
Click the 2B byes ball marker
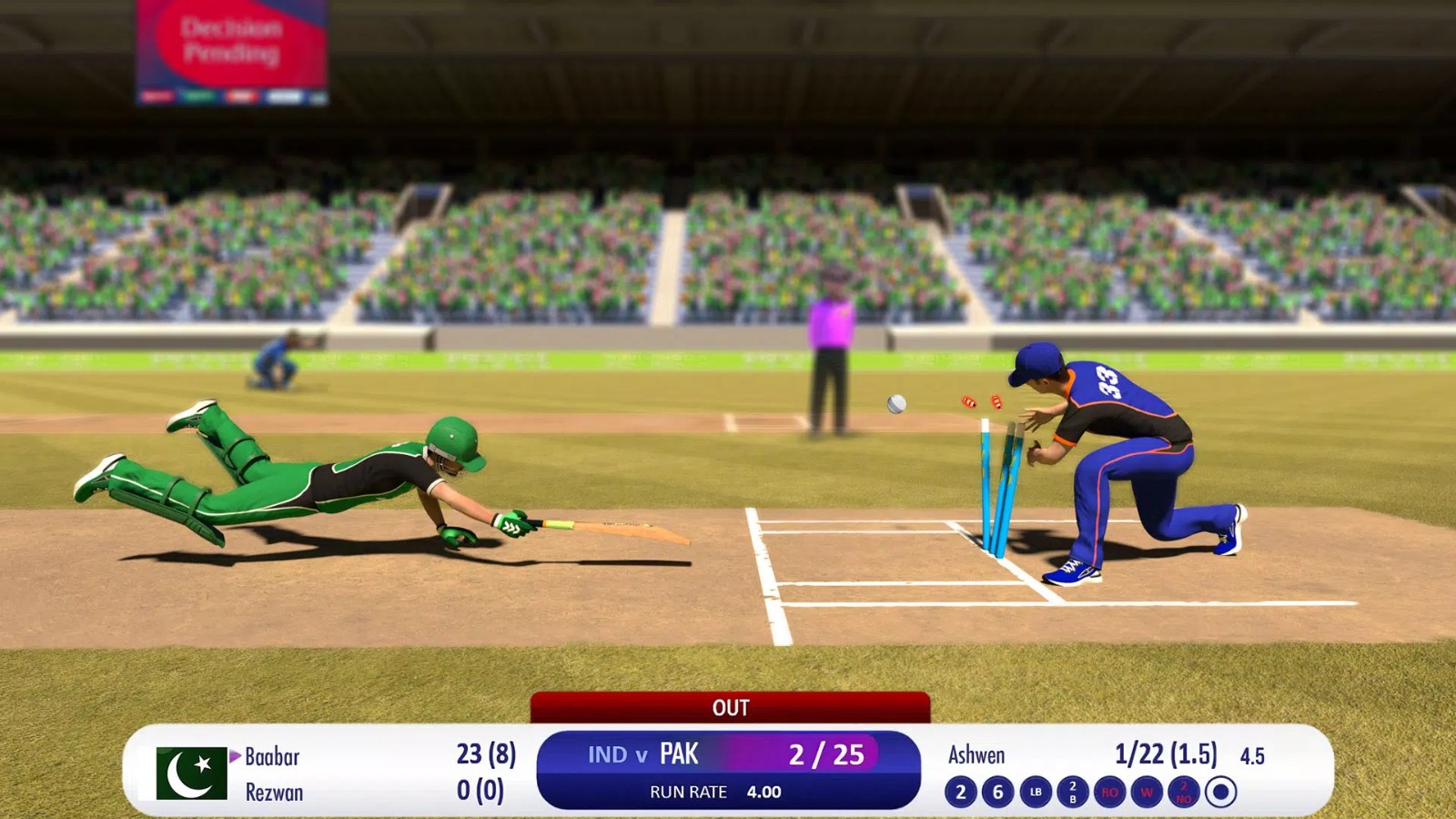1072,790
